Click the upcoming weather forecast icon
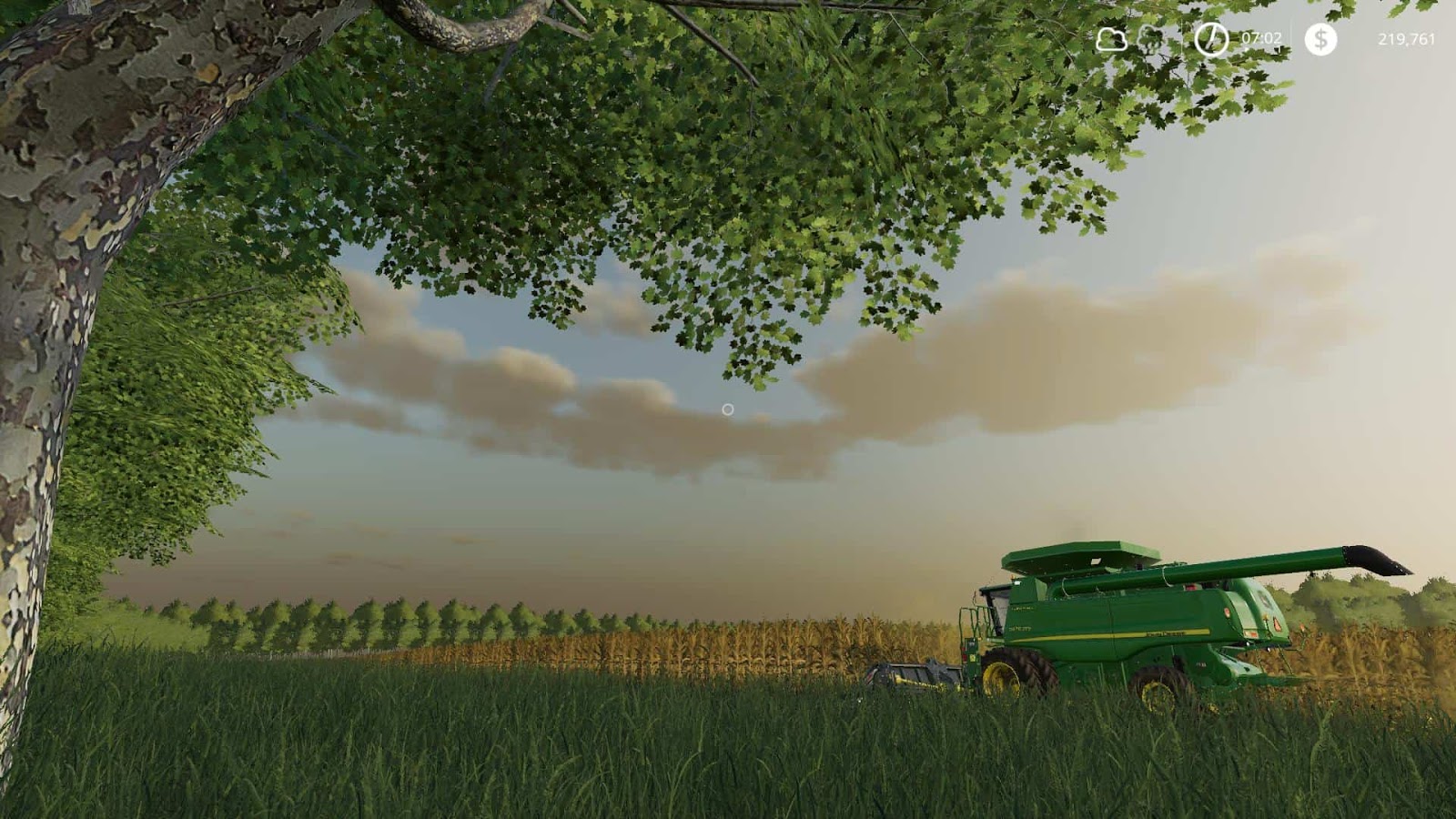 point(1149,39)
